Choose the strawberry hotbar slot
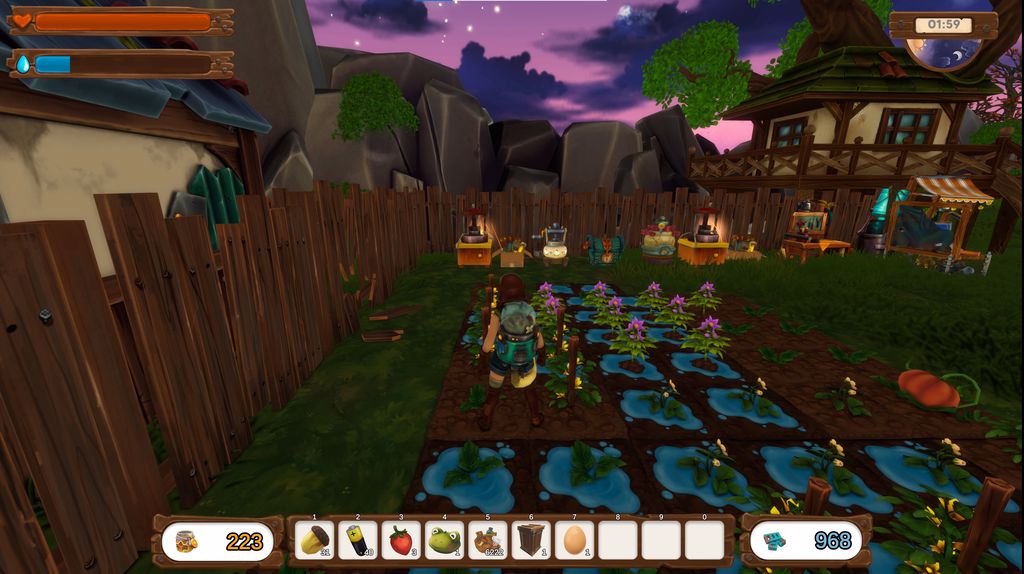 pyautogui.click(x=401, y=541)
